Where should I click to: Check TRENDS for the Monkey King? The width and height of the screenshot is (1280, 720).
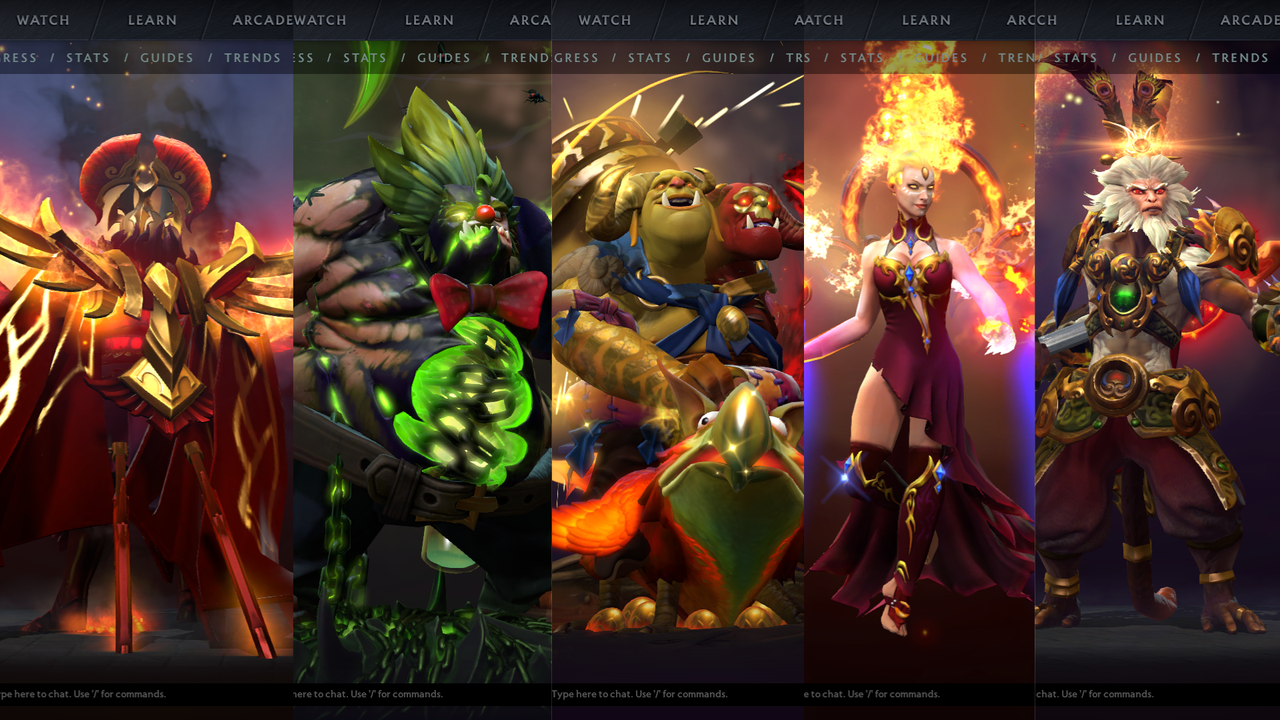pos(1240,58)
